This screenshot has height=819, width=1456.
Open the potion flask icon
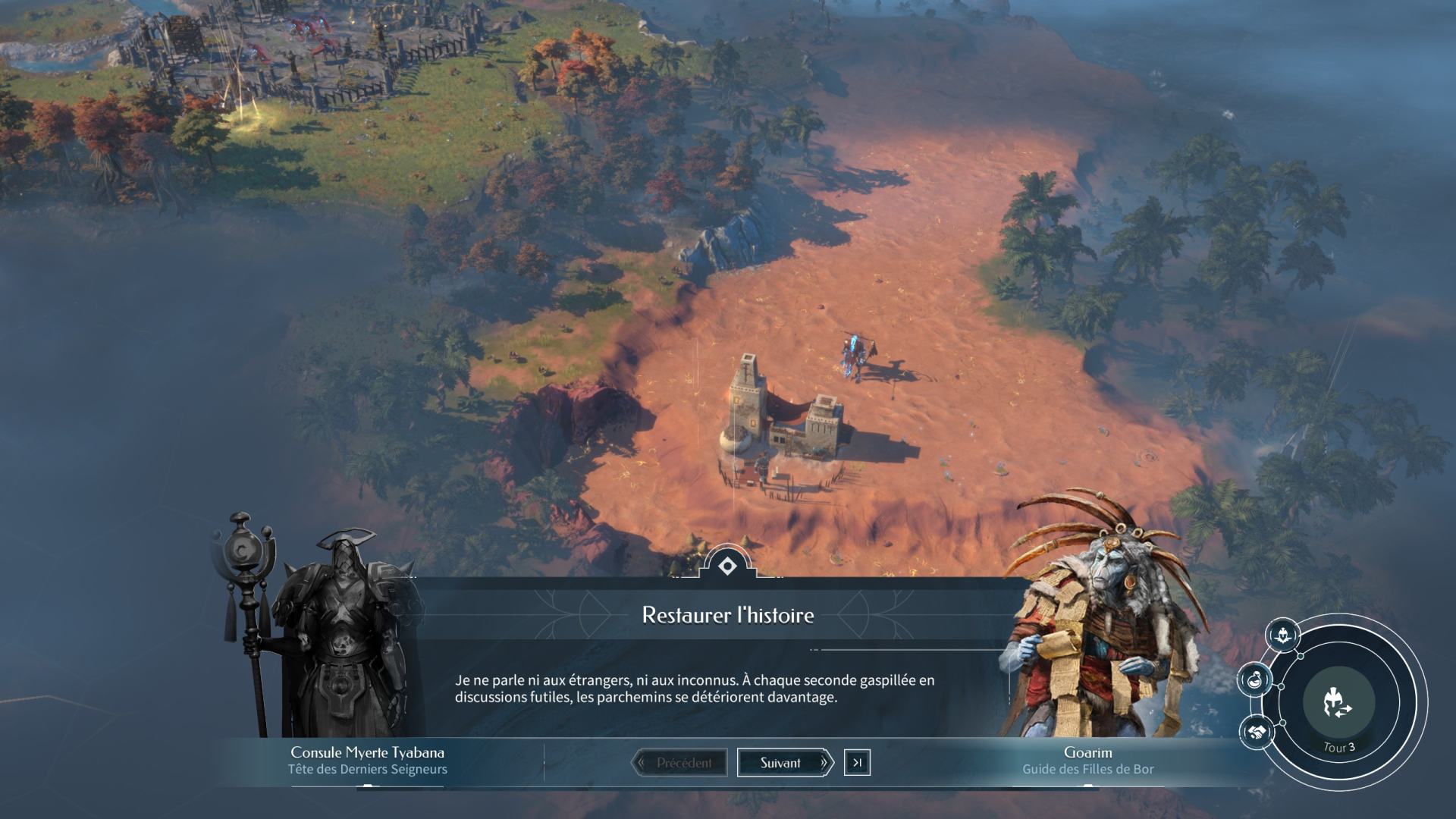(1254, 679)
